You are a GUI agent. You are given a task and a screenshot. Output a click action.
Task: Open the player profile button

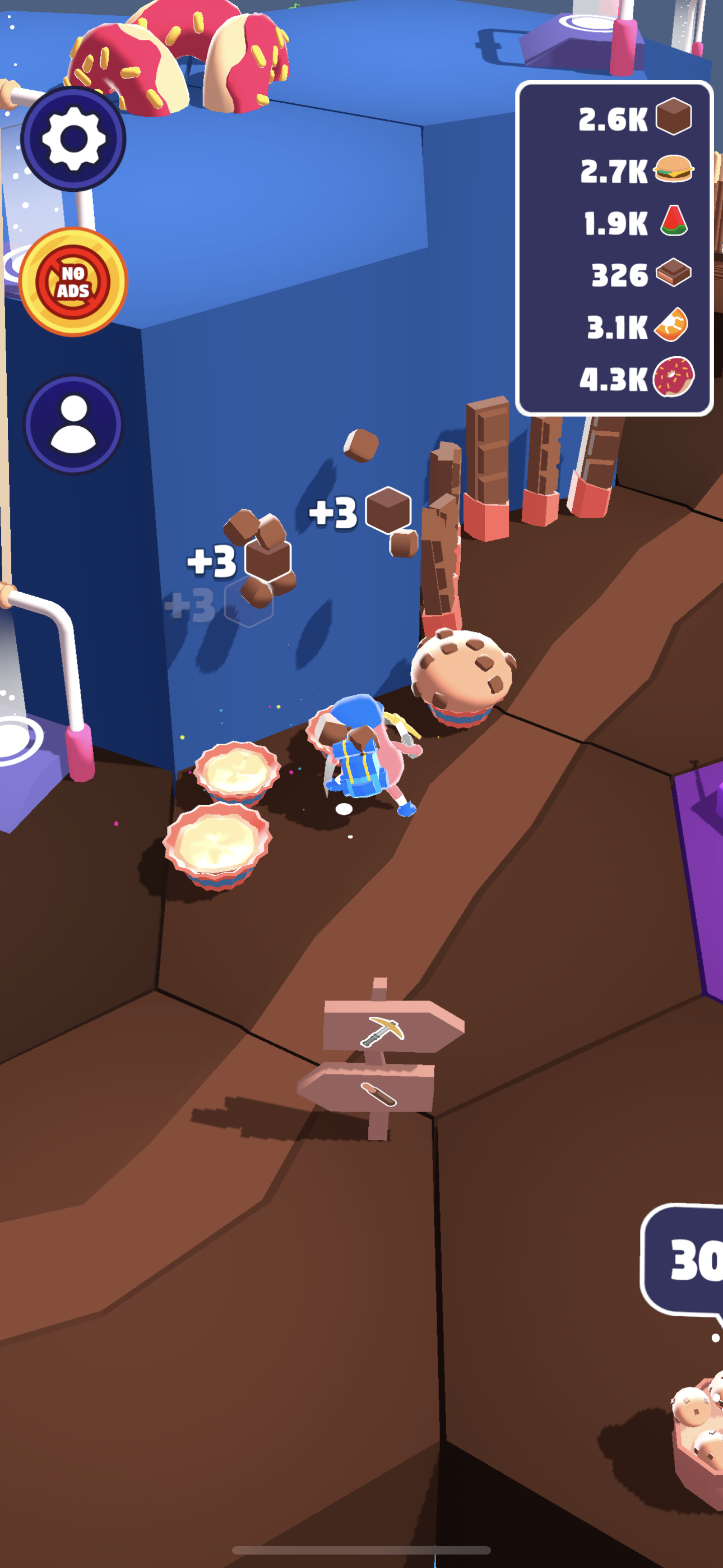[73, 425]
